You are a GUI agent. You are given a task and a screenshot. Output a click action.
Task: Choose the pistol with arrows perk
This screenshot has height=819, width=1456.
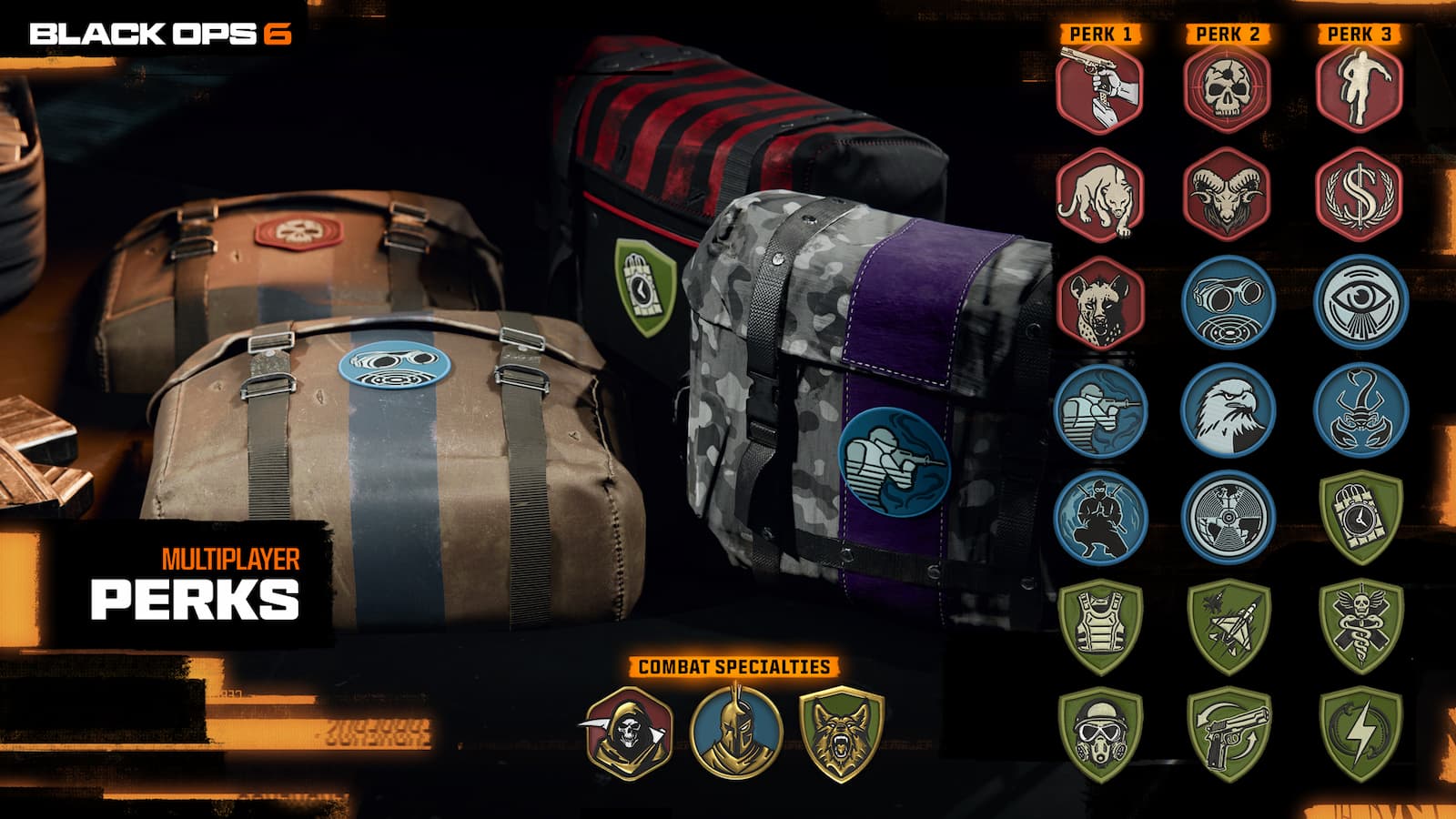pos(1228,734)
